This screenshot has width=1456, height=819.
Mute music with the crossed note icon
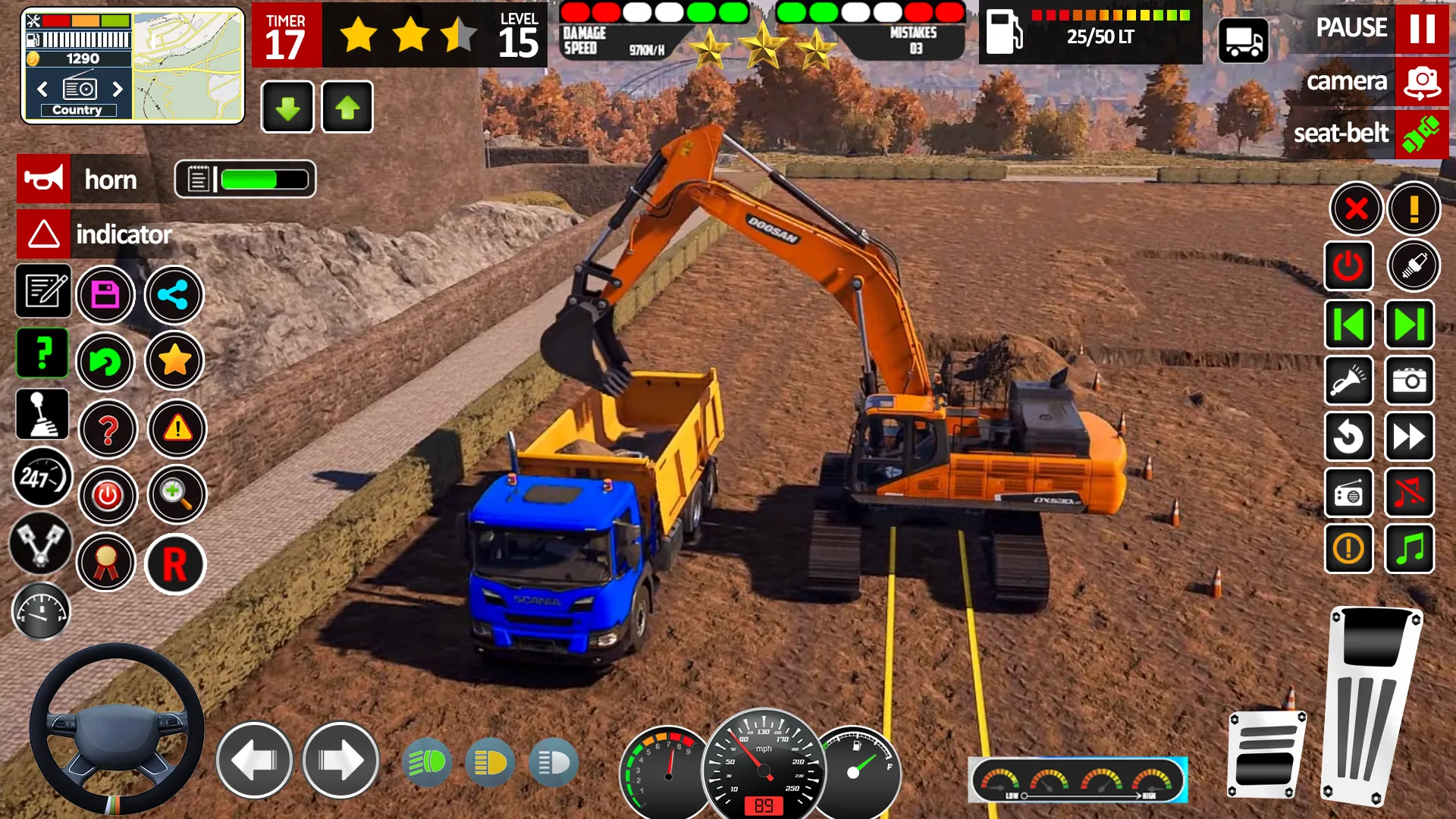click(1409, 494)
